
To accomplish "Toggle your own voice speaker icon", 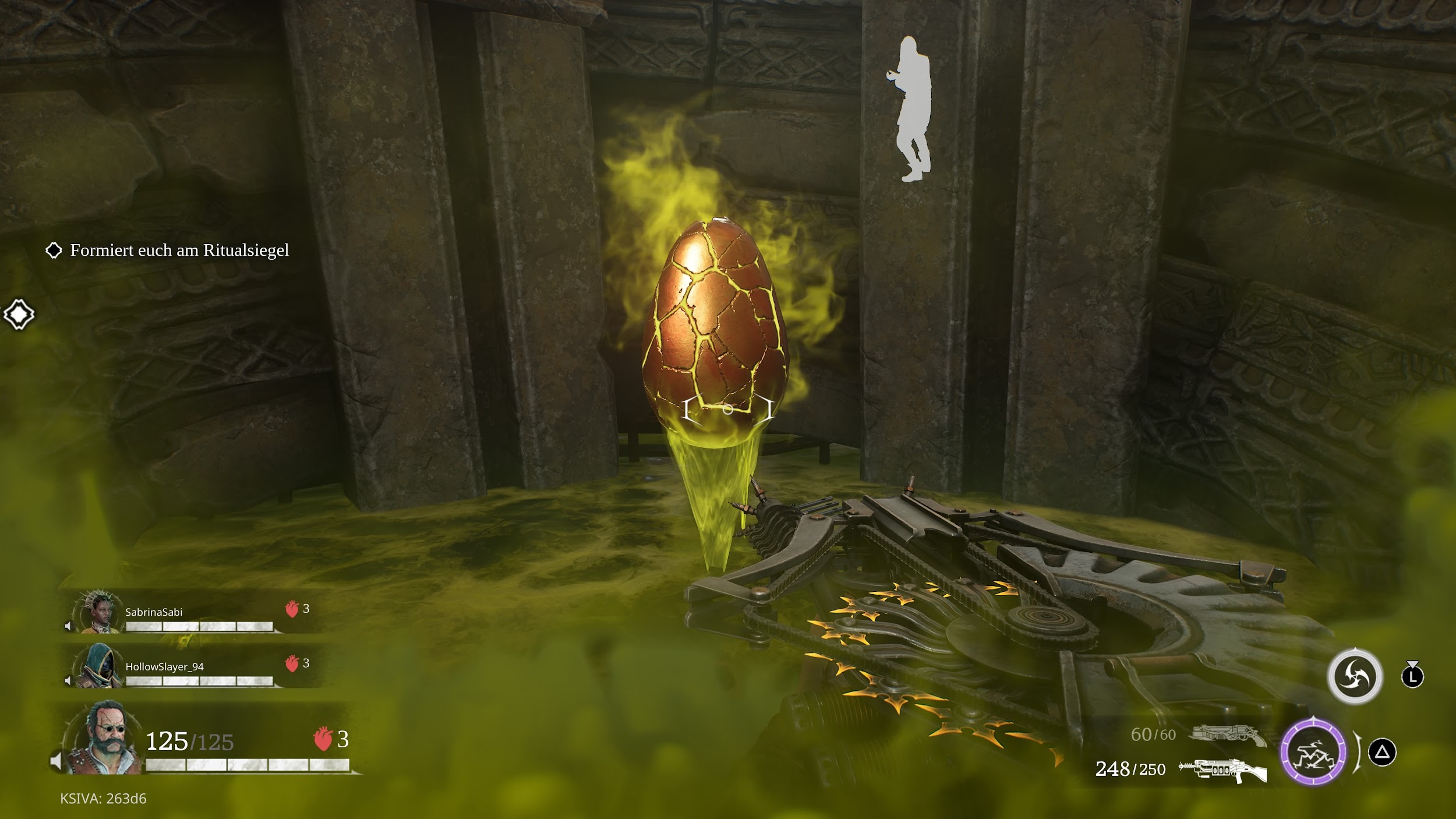I will click(x=56, y=761).
